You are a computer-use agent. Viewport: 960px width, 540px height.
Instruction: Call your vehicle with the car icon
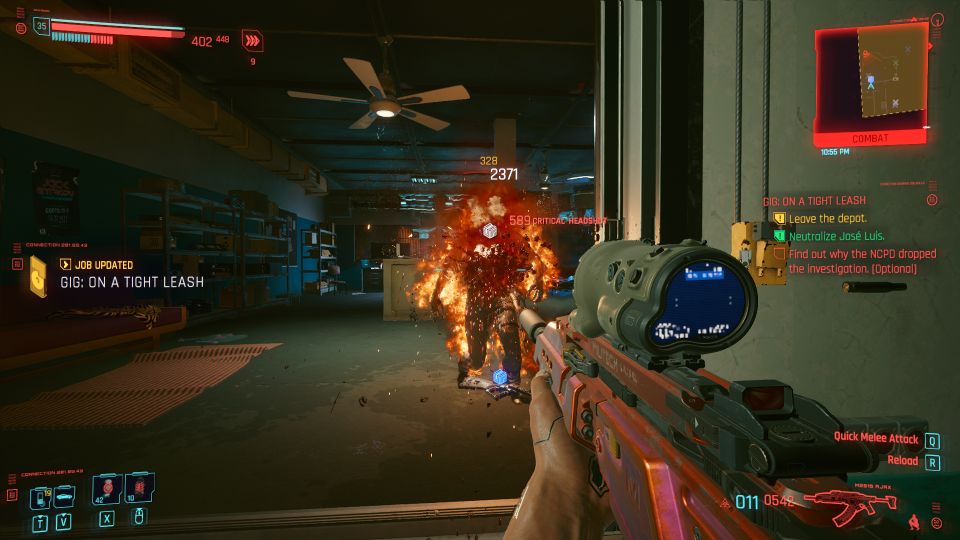(63, 497)
